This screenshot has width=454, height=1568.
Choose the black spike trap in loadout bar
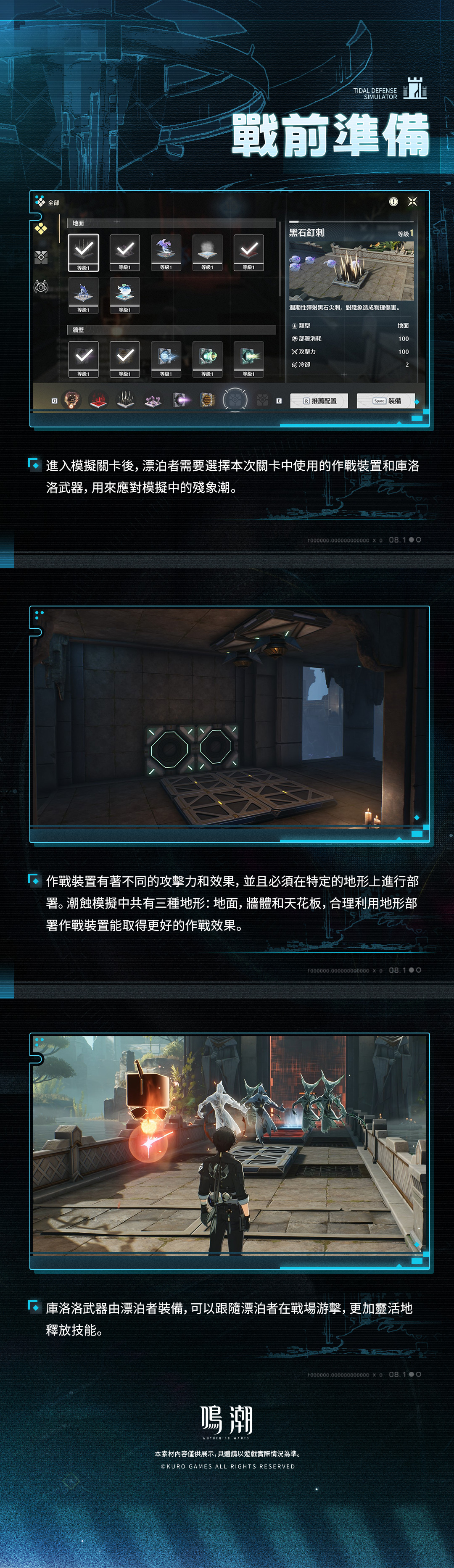point(126,400)
